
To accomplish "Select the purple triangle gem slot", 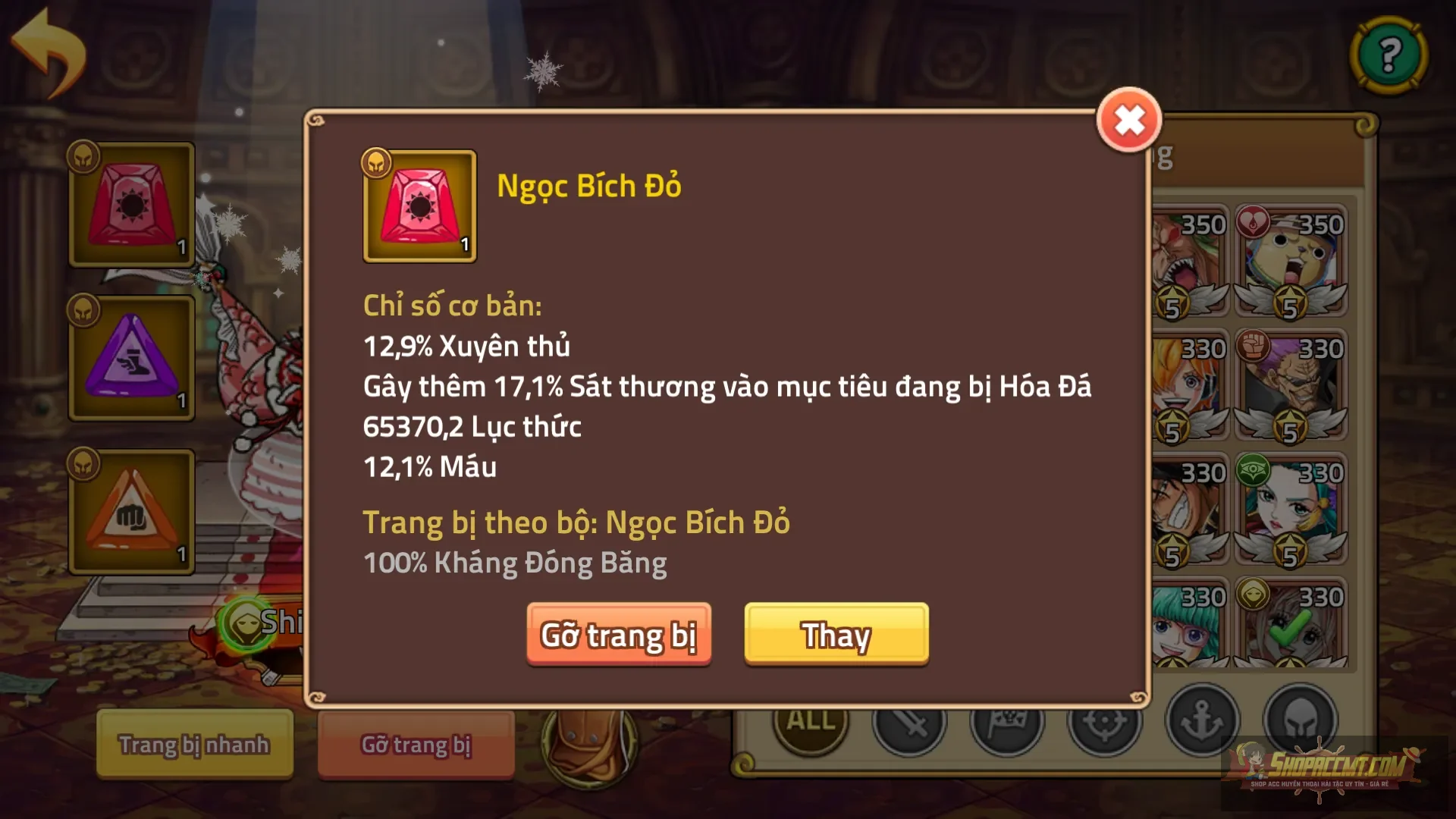I will (x=130, y=358).
